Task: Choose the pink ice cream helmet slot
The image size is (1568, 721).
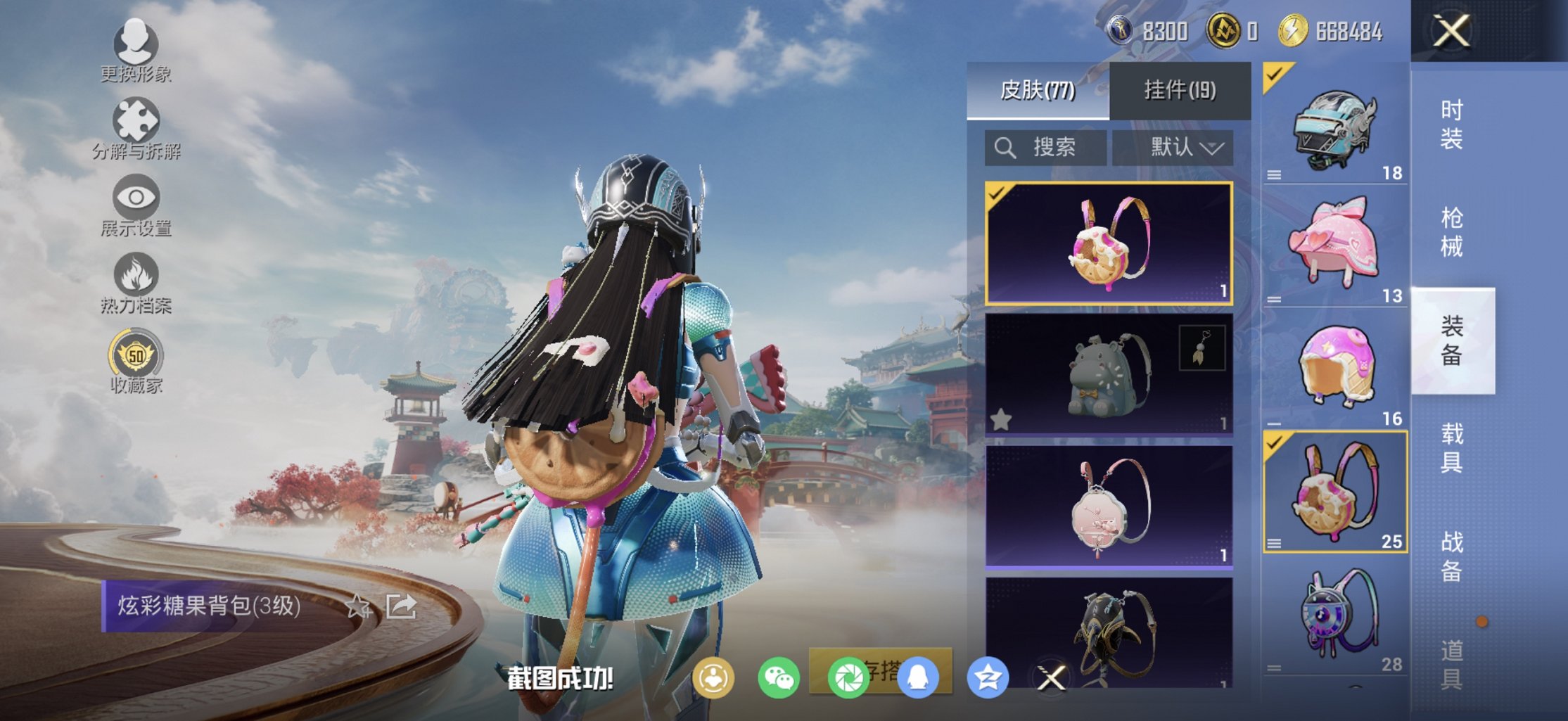Action: [x=1334, y=367]
